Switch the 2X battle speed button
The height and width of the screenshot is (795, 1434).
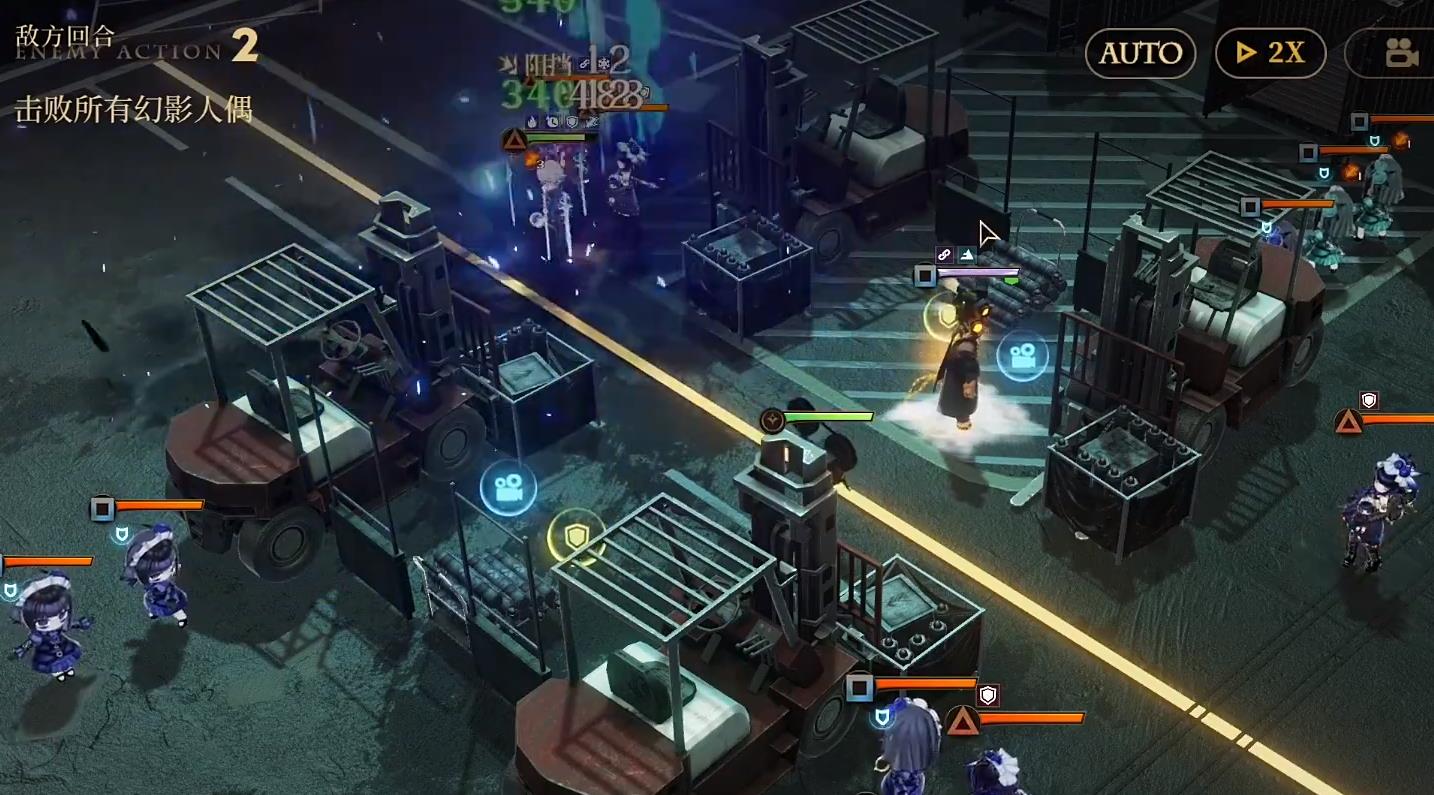[x=1270, y=53]
